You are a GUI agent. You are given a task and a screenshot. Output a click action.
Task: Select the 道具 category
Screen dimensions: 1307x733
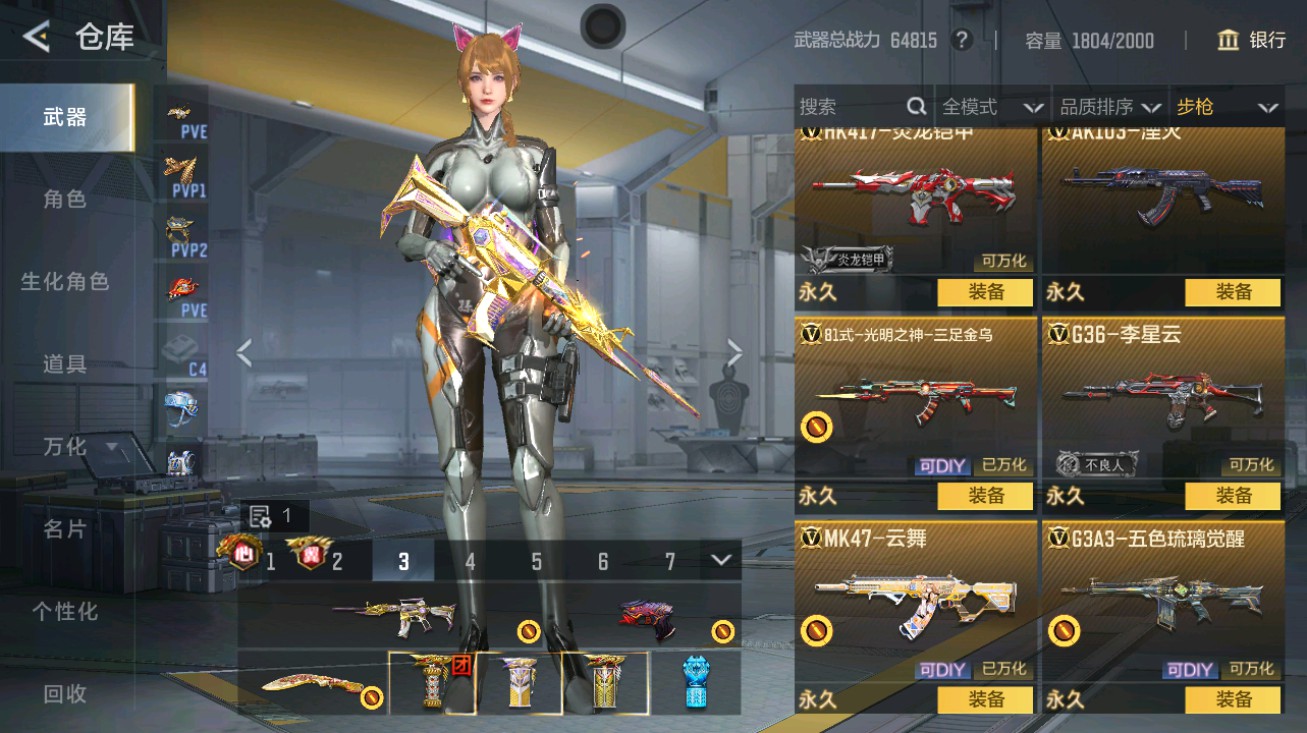pos(65,364)
